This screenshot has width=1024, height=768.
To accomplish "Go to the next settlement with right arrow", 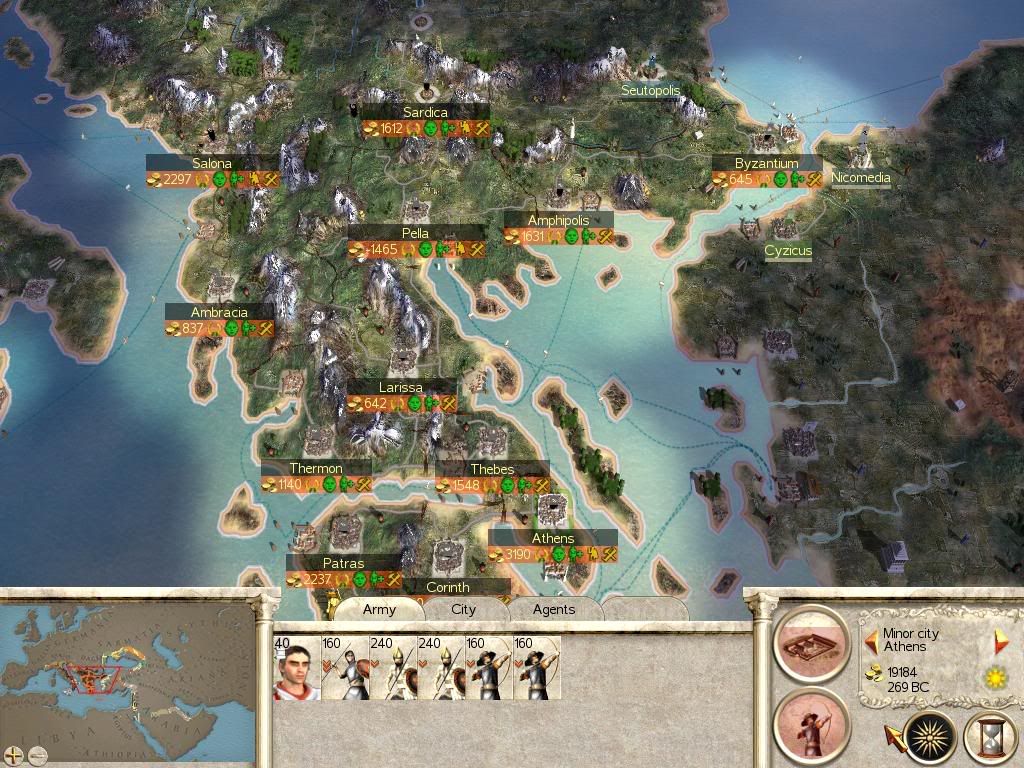I will pyautogui.click(x=1001, y=642).
